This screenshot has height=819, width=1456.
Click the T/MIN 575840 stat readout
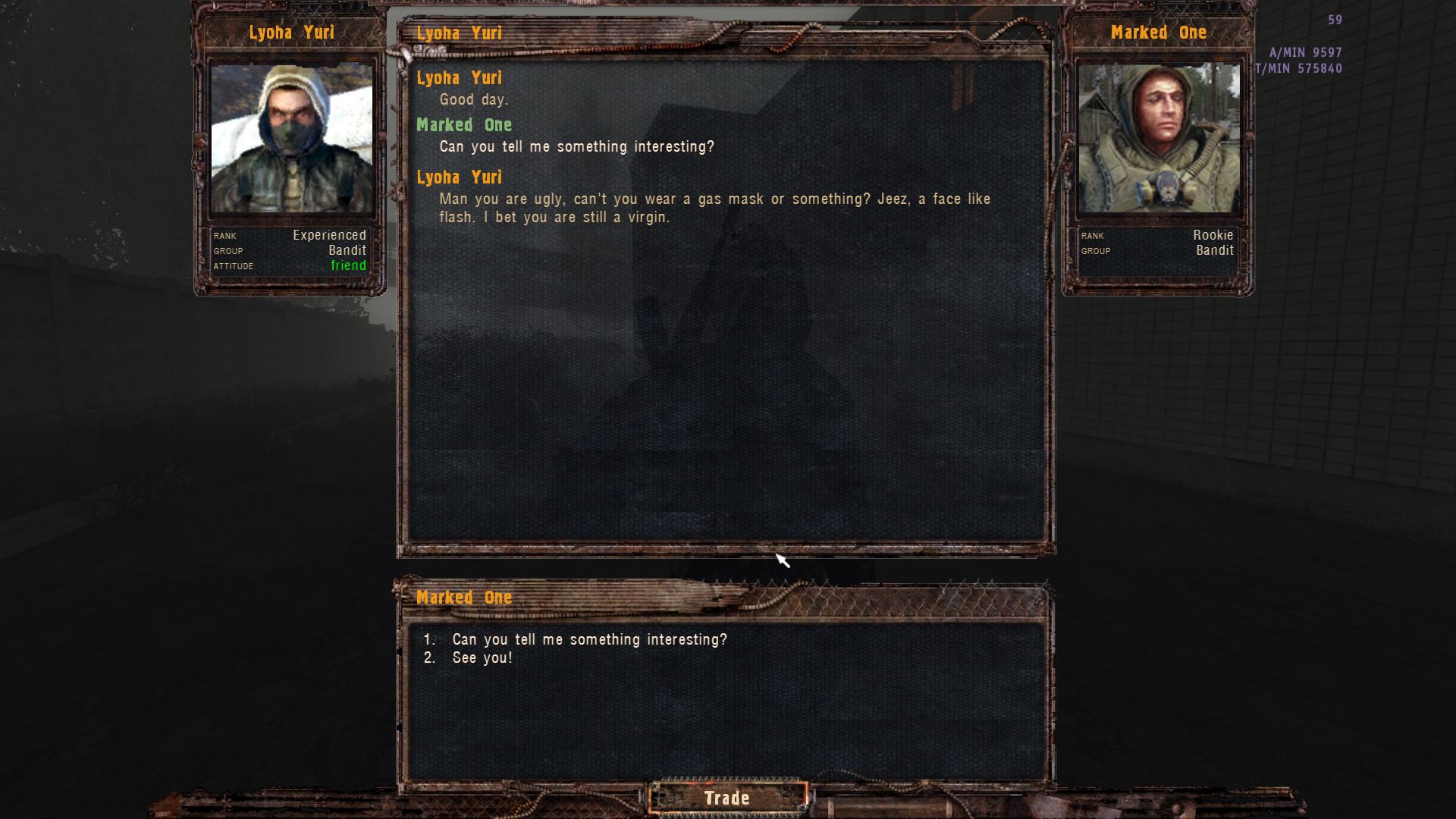(x=1298, y=66)
